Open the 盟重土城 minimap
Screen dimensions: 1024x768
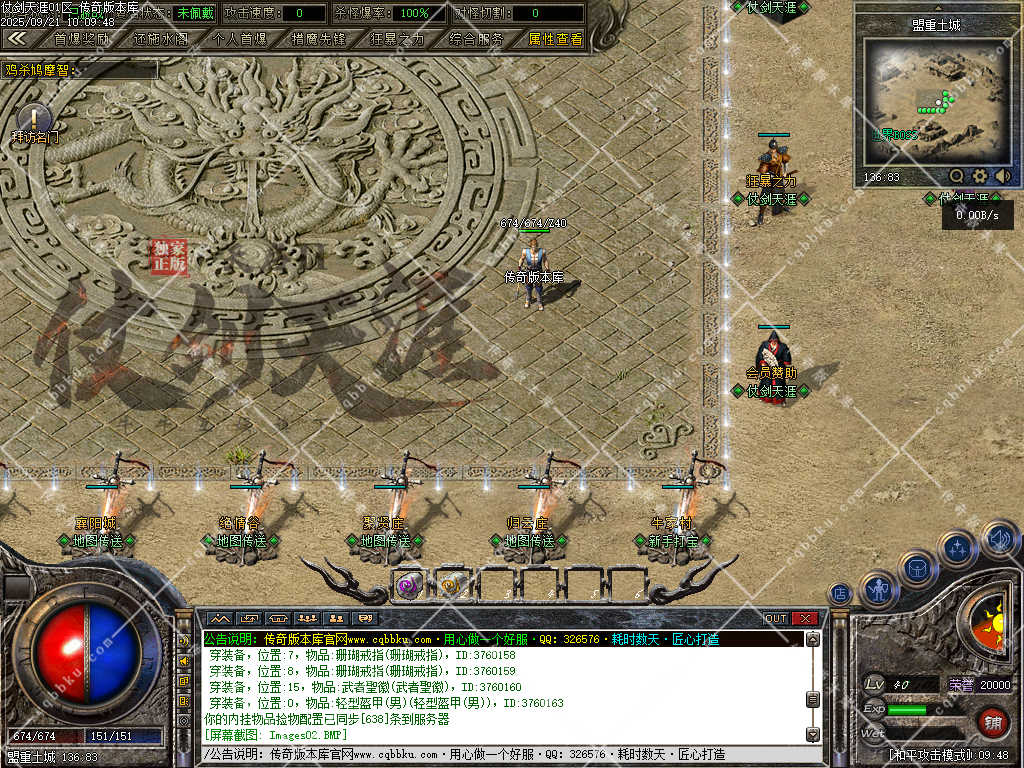click(x=935, y=100)
